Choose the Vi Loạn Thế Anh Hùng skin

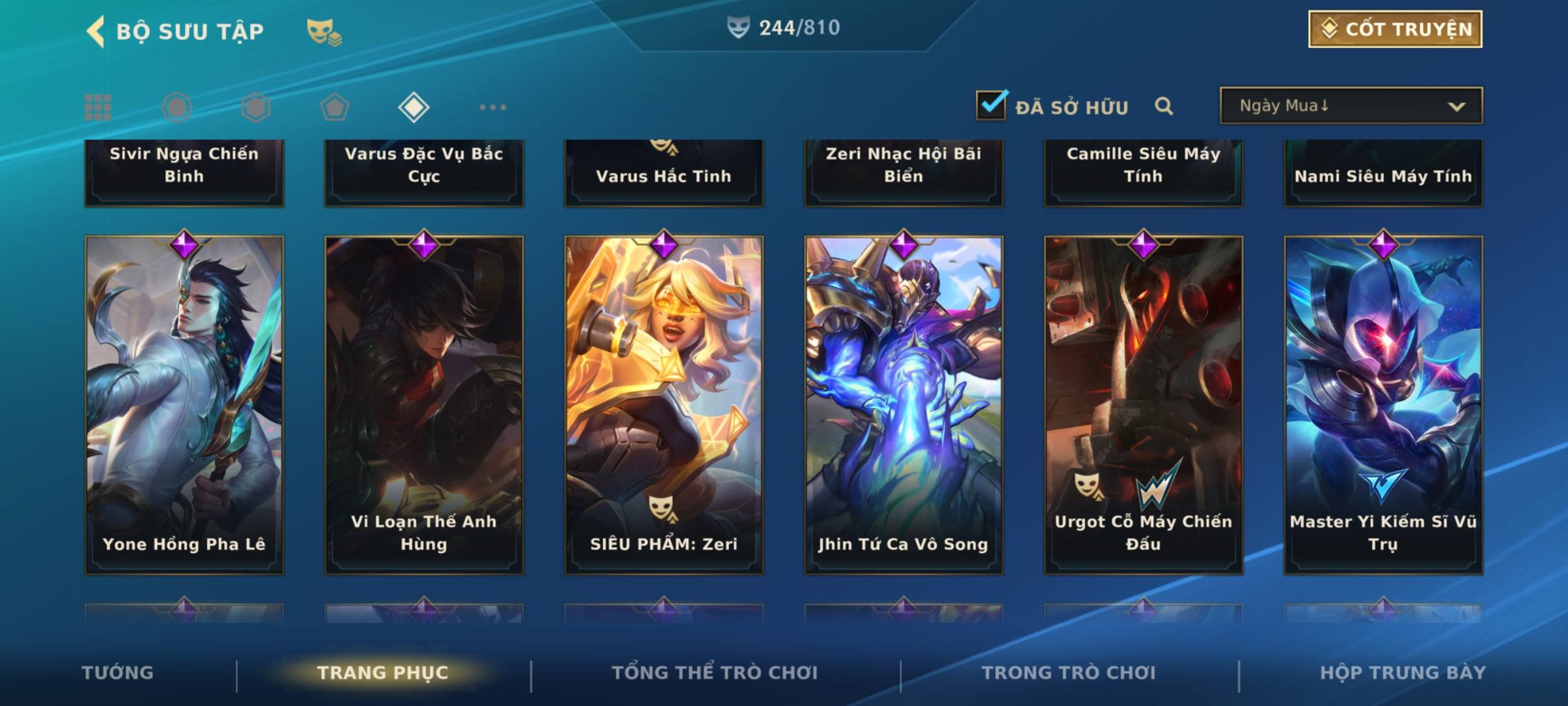click(424, 405)
